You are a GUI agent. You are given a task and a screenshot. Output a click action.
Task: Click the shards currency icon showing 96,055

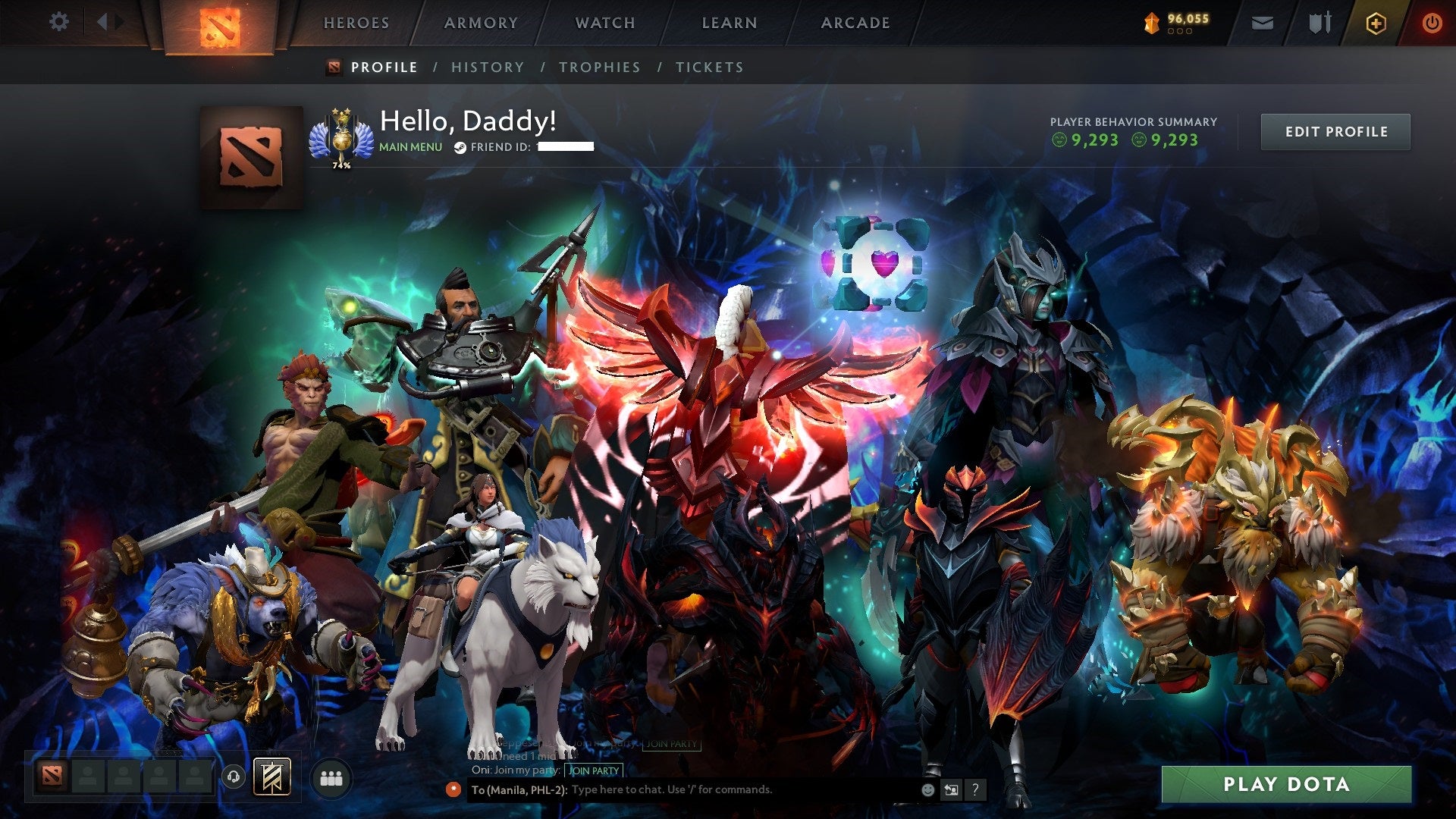click(1151, 21)
